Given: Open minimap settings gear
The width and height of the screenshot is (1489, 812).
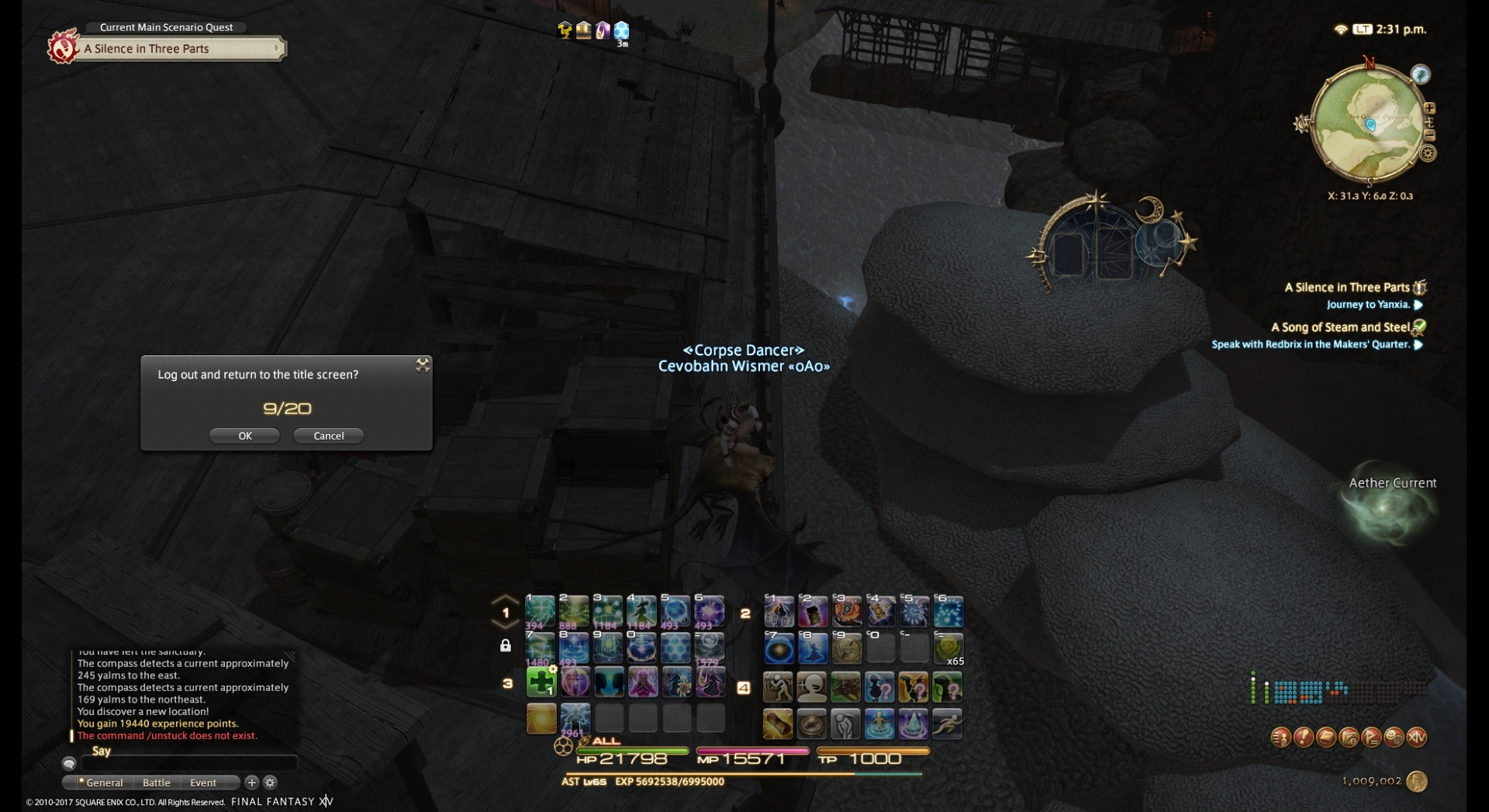Looking at the screenshot, I should 1428,154.
